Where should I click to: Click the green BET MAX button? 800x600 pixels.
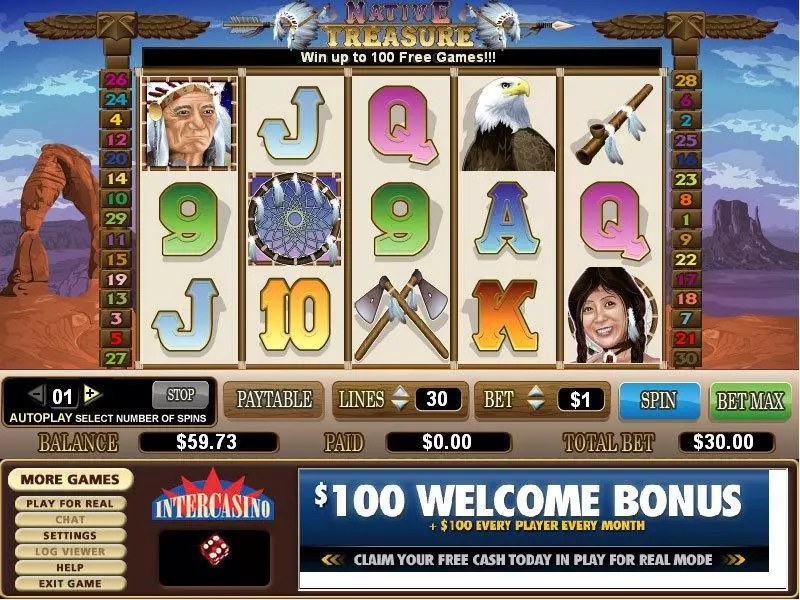(x=750, y=401)
